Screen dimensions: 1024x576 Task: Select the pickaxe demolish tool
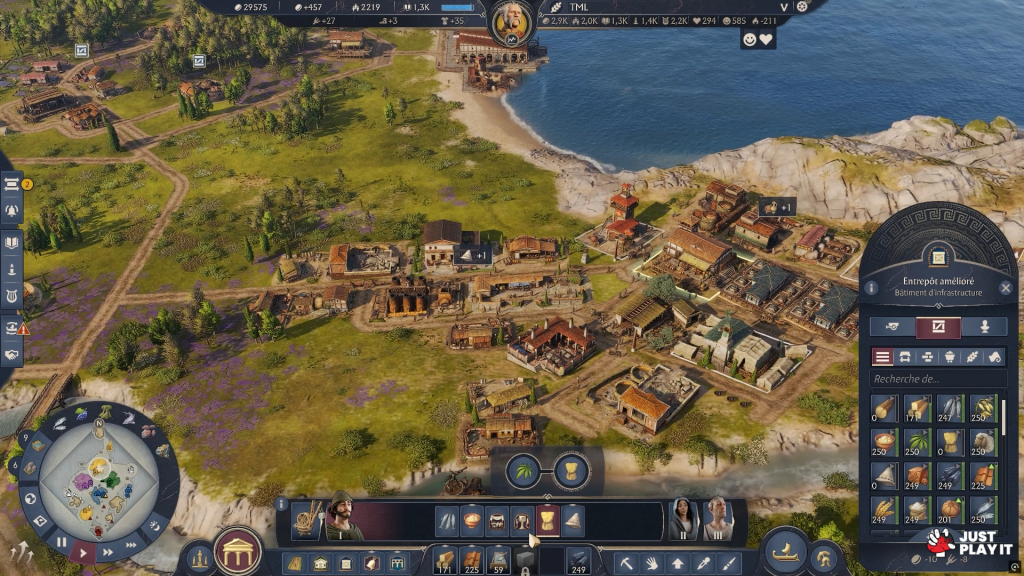625,563
